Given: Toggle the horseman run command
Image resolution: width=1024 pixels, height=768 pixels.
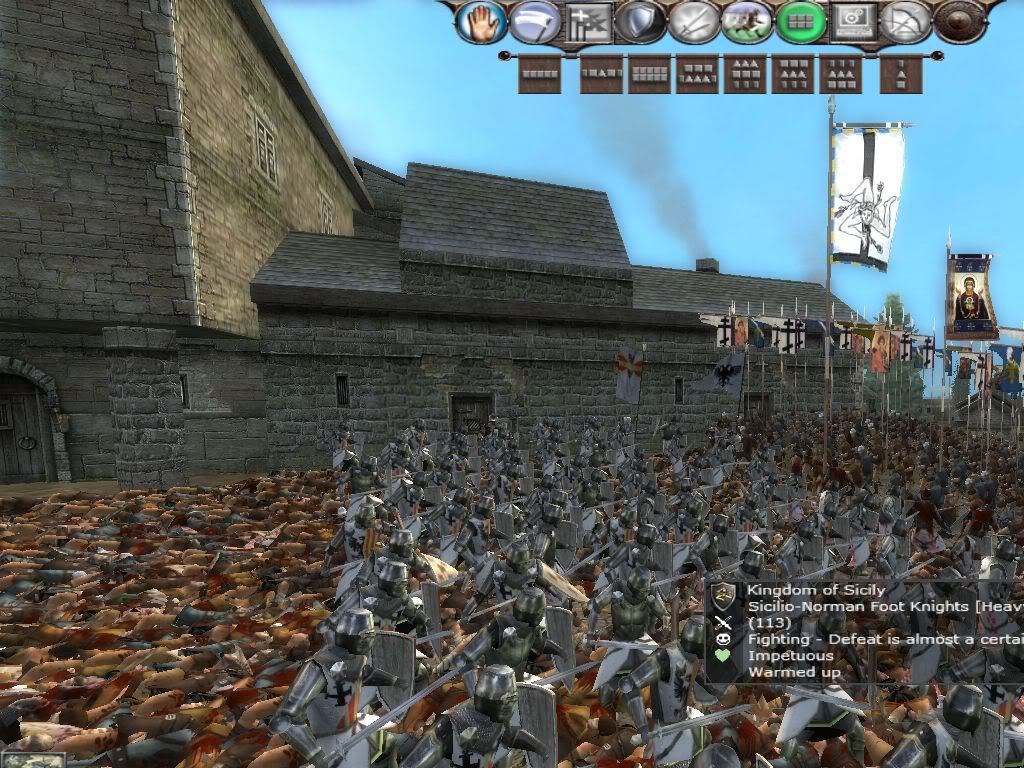Looking at the screenshot, I should pyautogui.click(x=747, y=21).
